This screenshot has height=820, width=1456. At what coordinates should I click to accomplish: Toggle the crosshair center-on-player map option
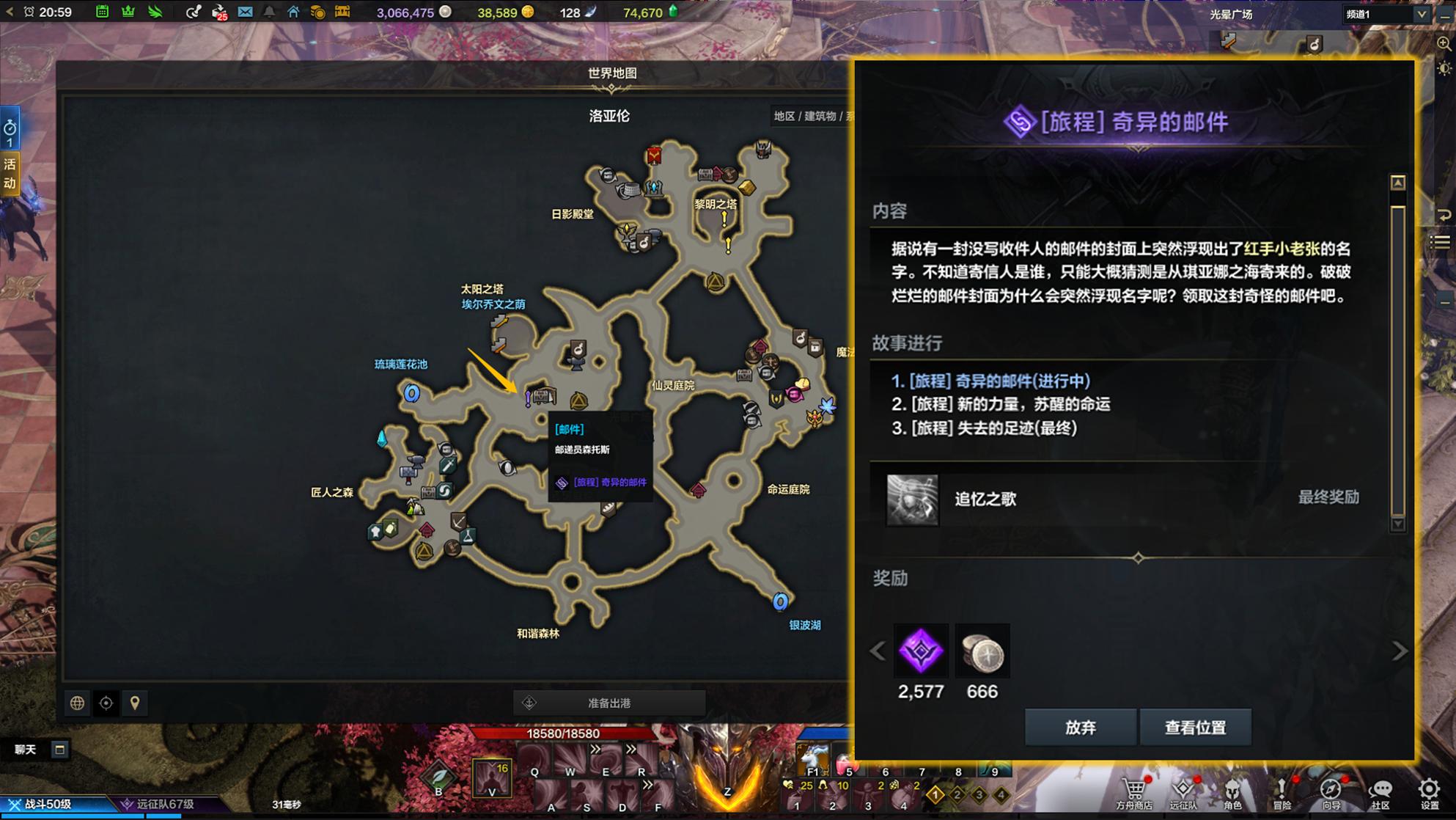click(x=107, y=702)
